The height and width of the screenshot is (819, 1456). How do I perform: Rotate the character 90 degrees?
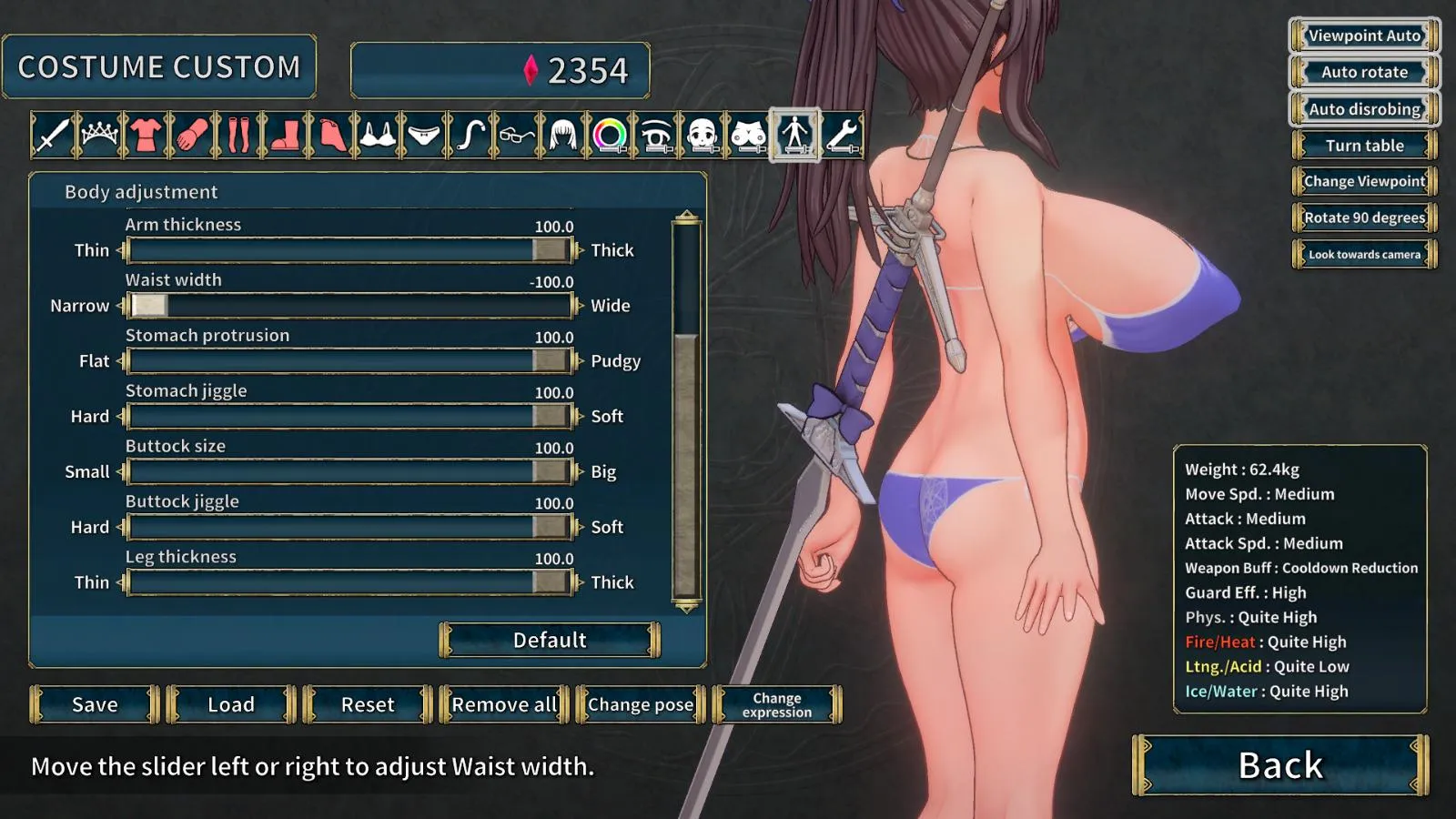(x=1364, y=217)
